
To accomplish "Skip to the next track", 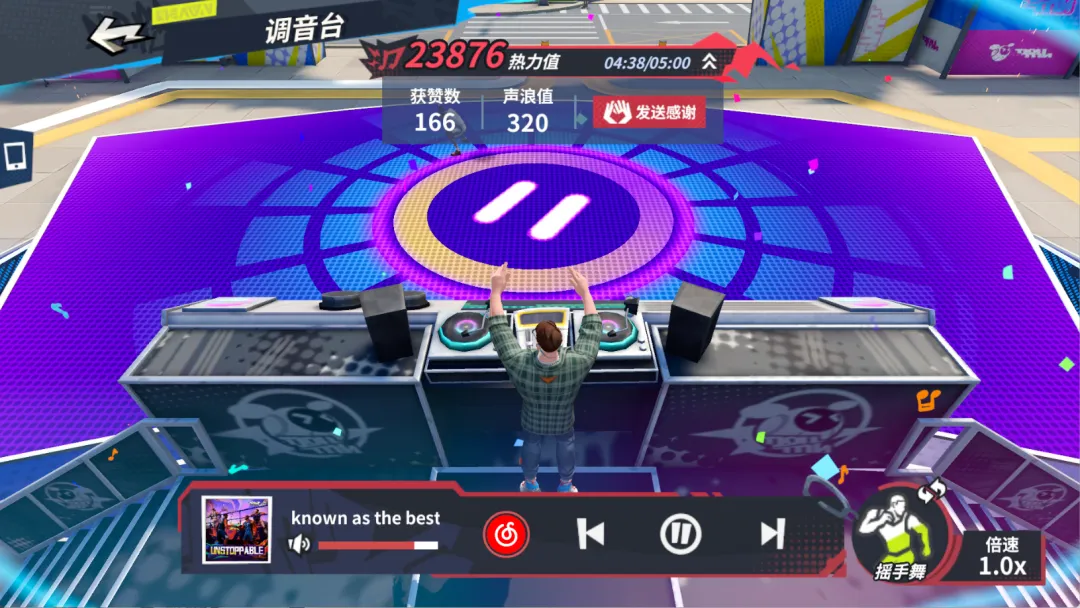I will point(772,535).
